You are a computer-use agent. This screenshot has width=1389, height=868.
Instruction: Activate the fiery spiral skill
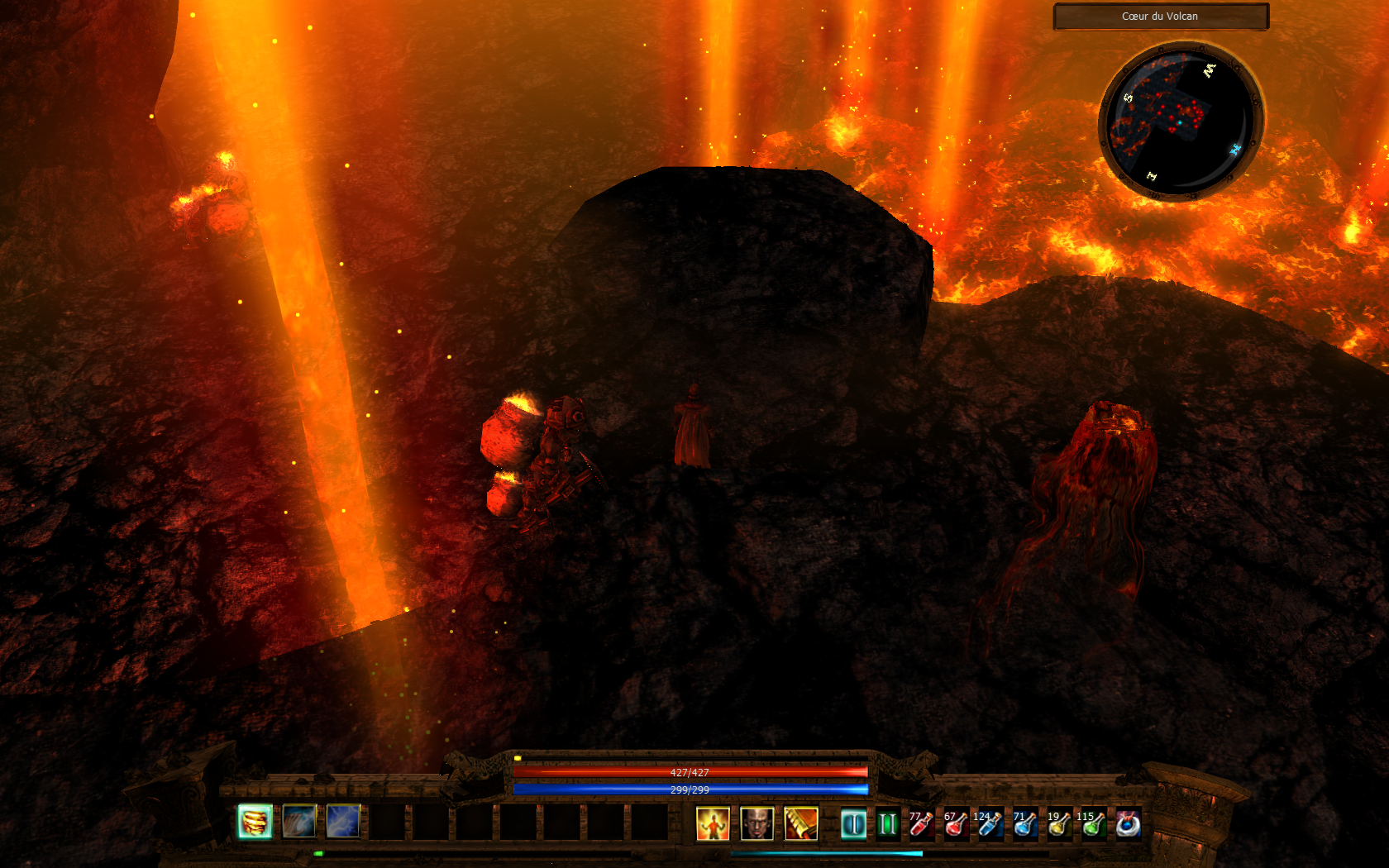[255, 823]
